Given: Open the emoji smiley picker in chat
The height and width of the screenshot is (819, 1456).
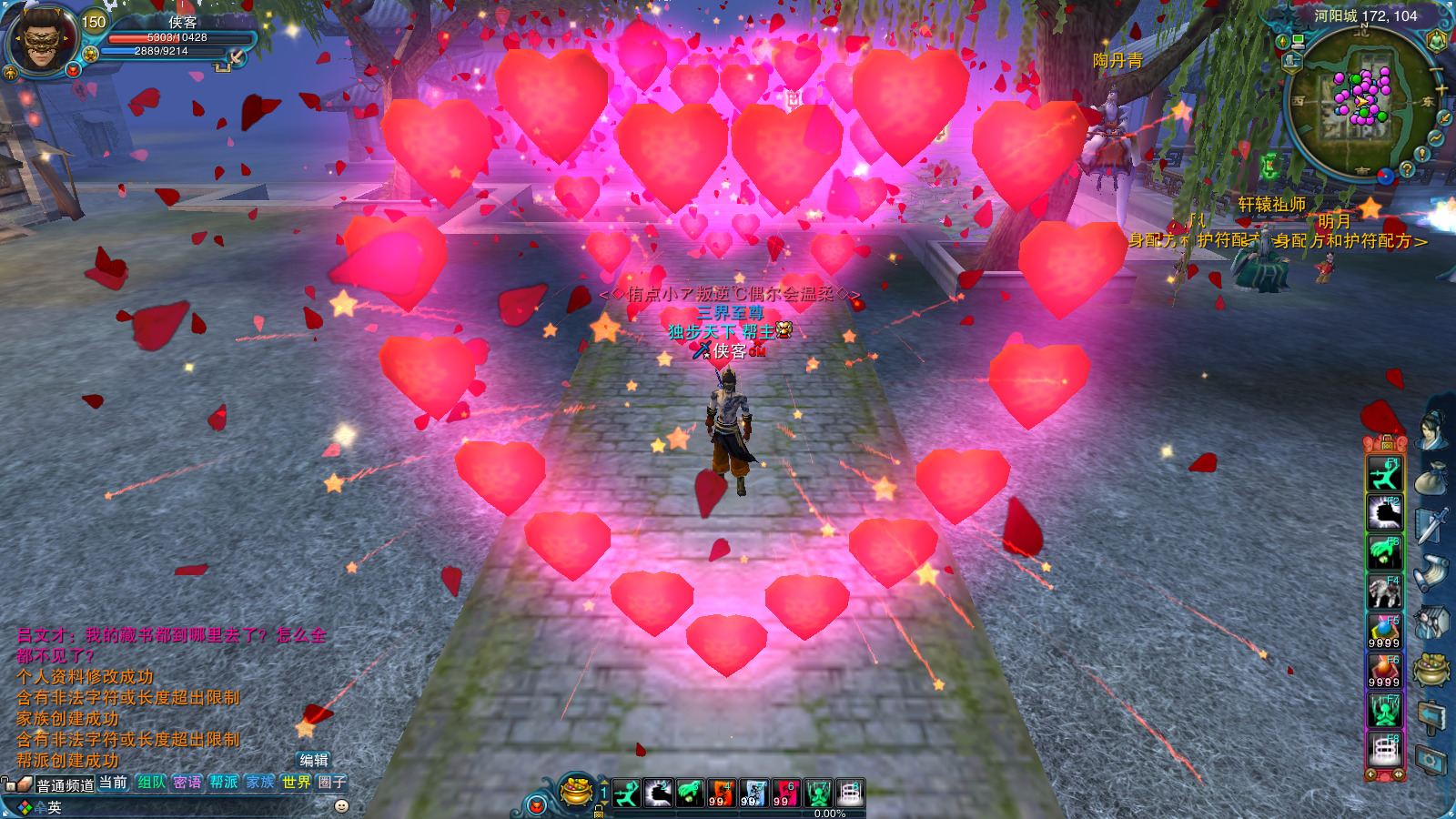Looking at the screenshot, I should coord(342,805).
